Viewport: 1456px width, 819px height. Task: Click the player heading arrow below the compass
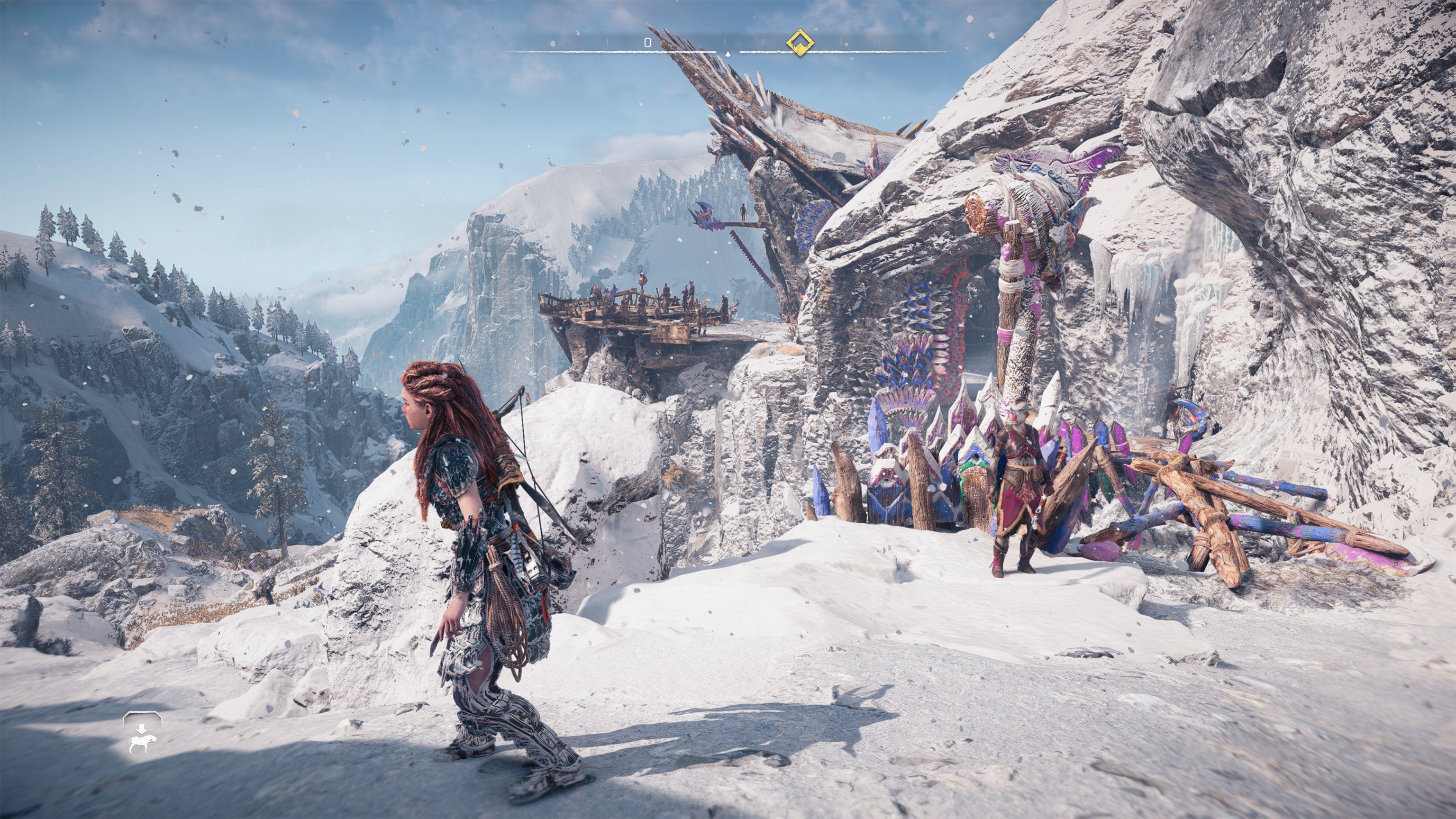(728, 54)
